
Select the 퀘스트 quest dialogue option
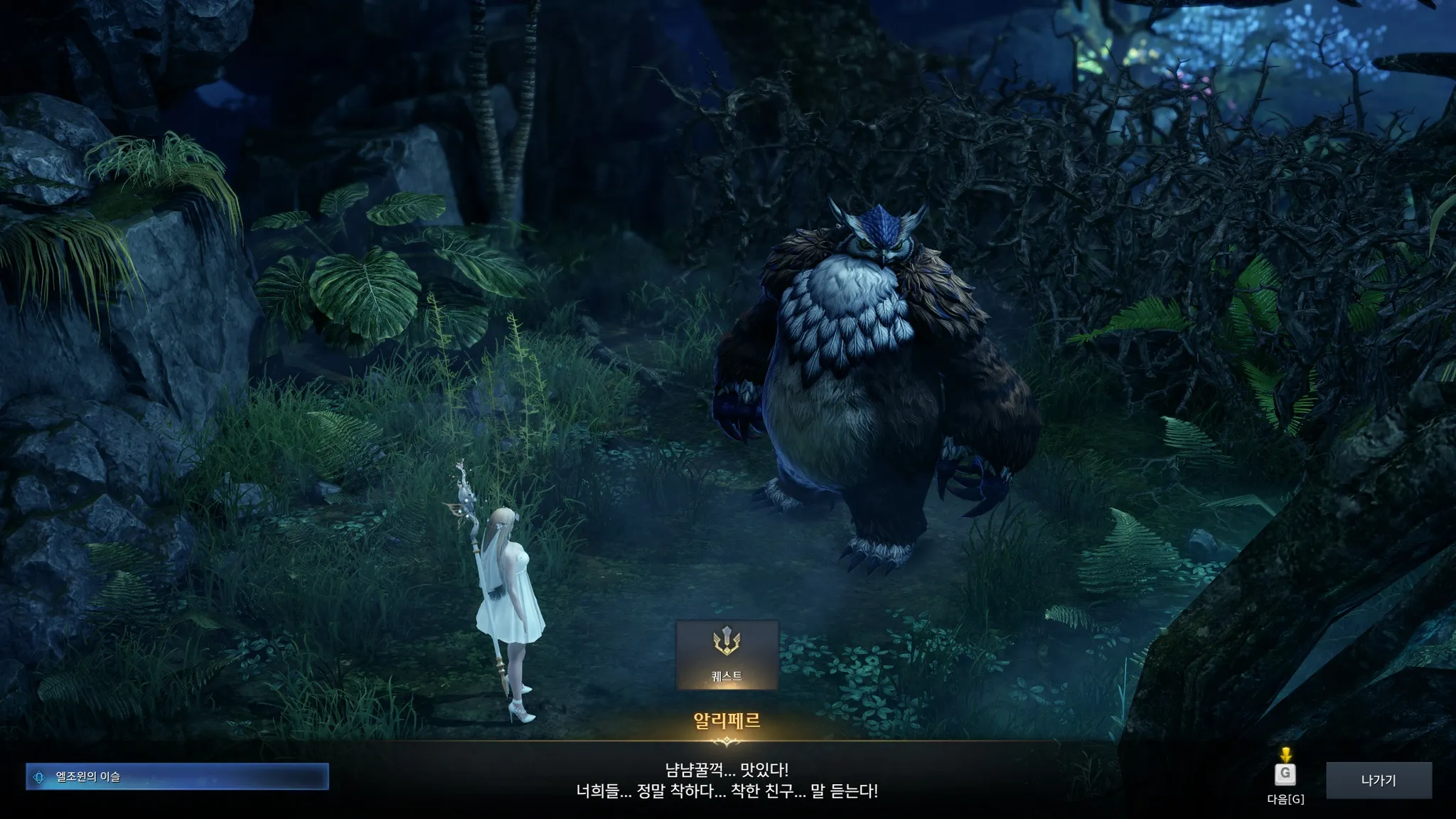(x=727, y=655)
